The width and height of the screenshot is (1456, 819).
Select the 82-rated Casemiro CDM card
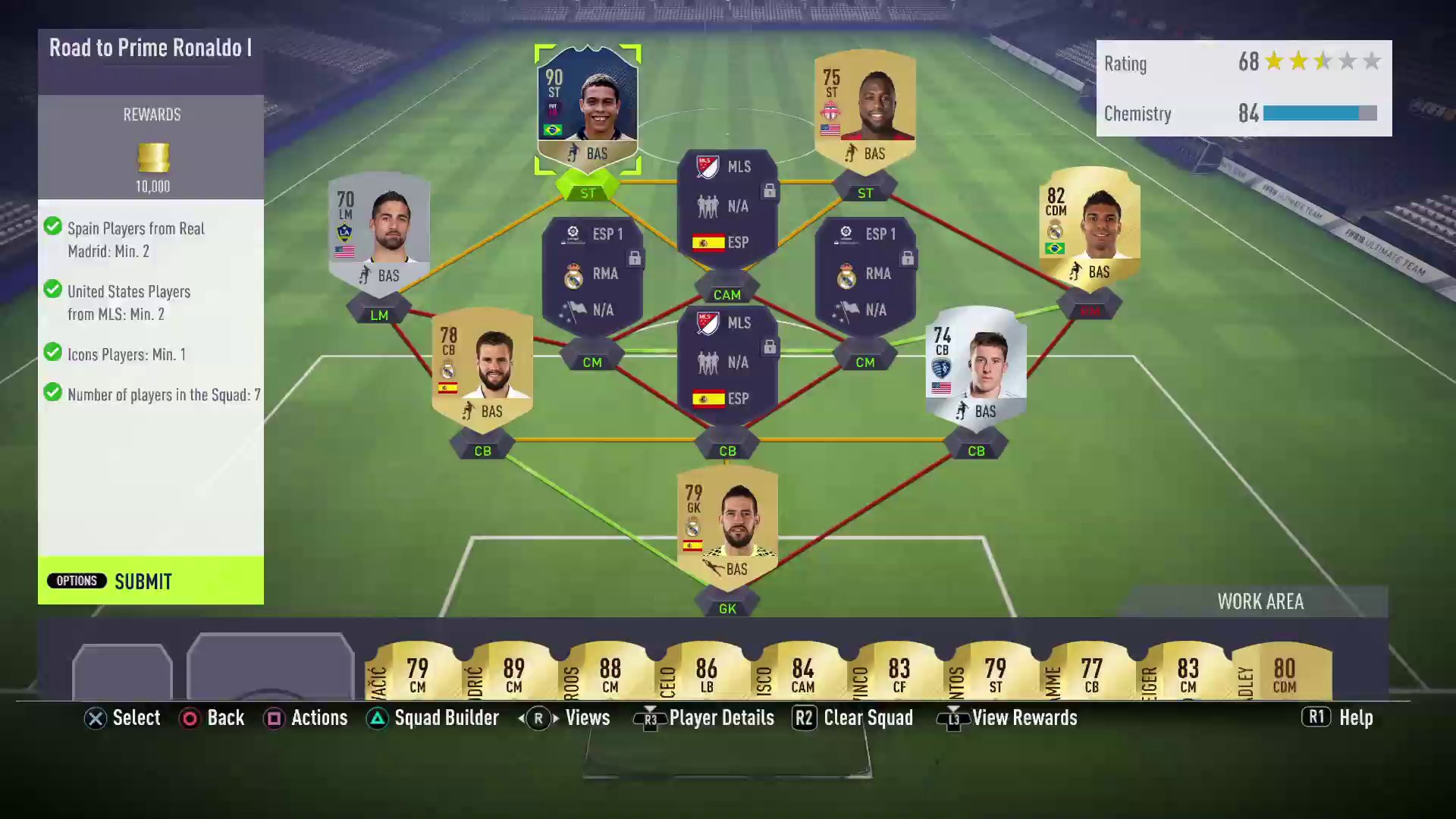pyautogui.click(x=1090, y=227)
